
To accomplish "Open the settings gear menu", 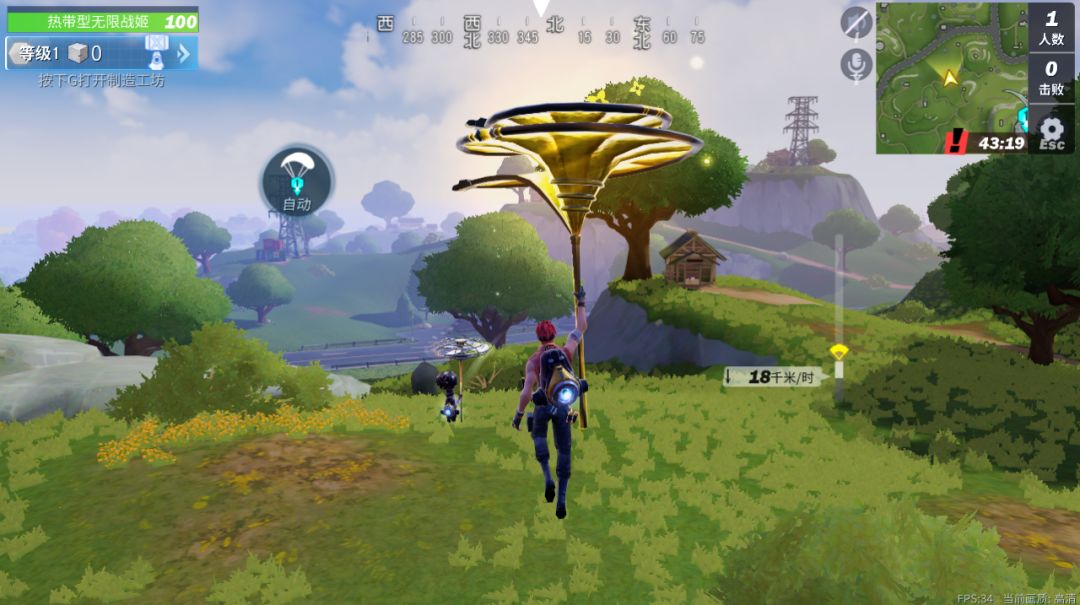I will [x=1051, y=131].
